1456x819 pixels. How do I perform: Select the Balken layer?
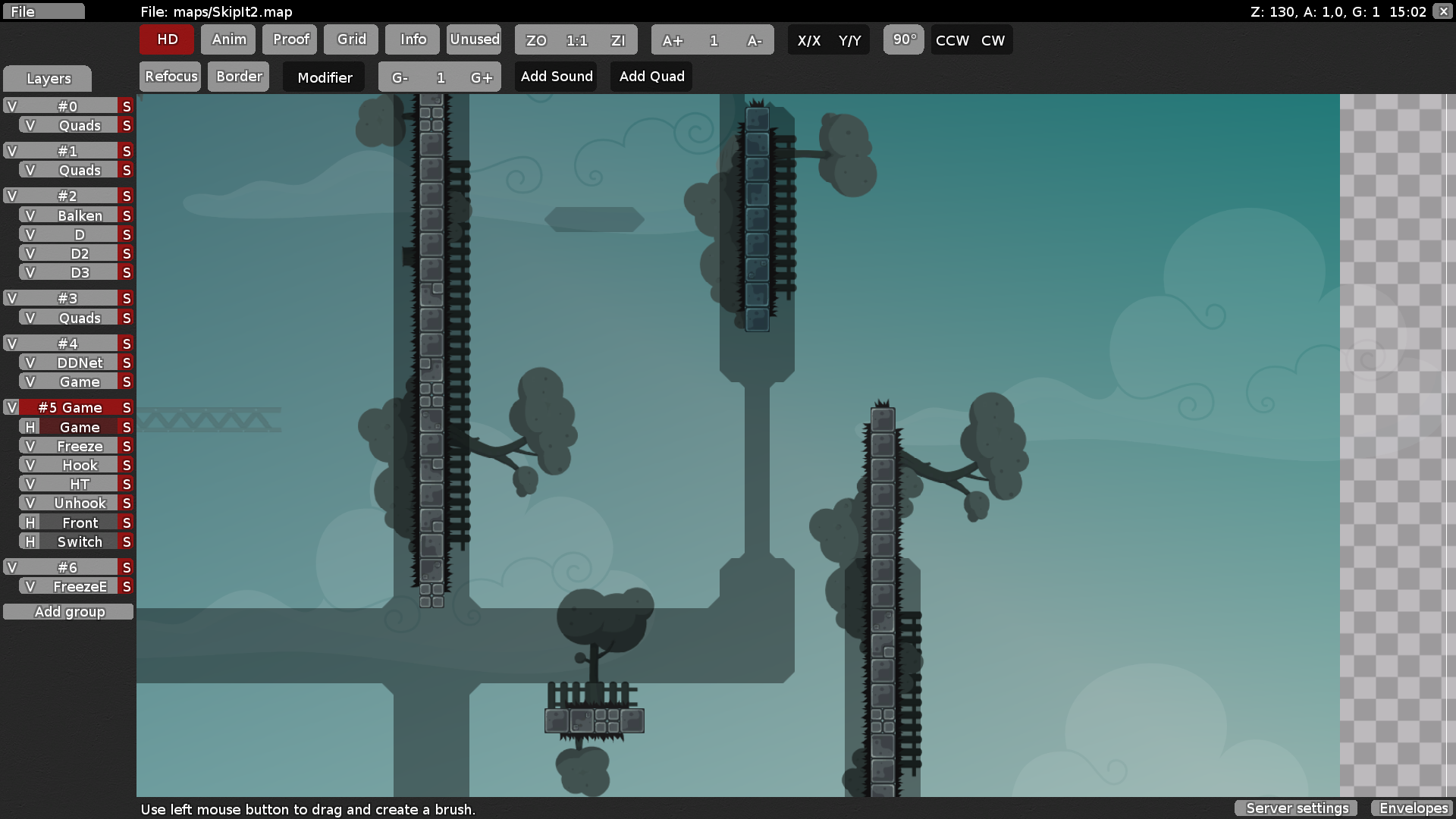(x=80, y=215)
